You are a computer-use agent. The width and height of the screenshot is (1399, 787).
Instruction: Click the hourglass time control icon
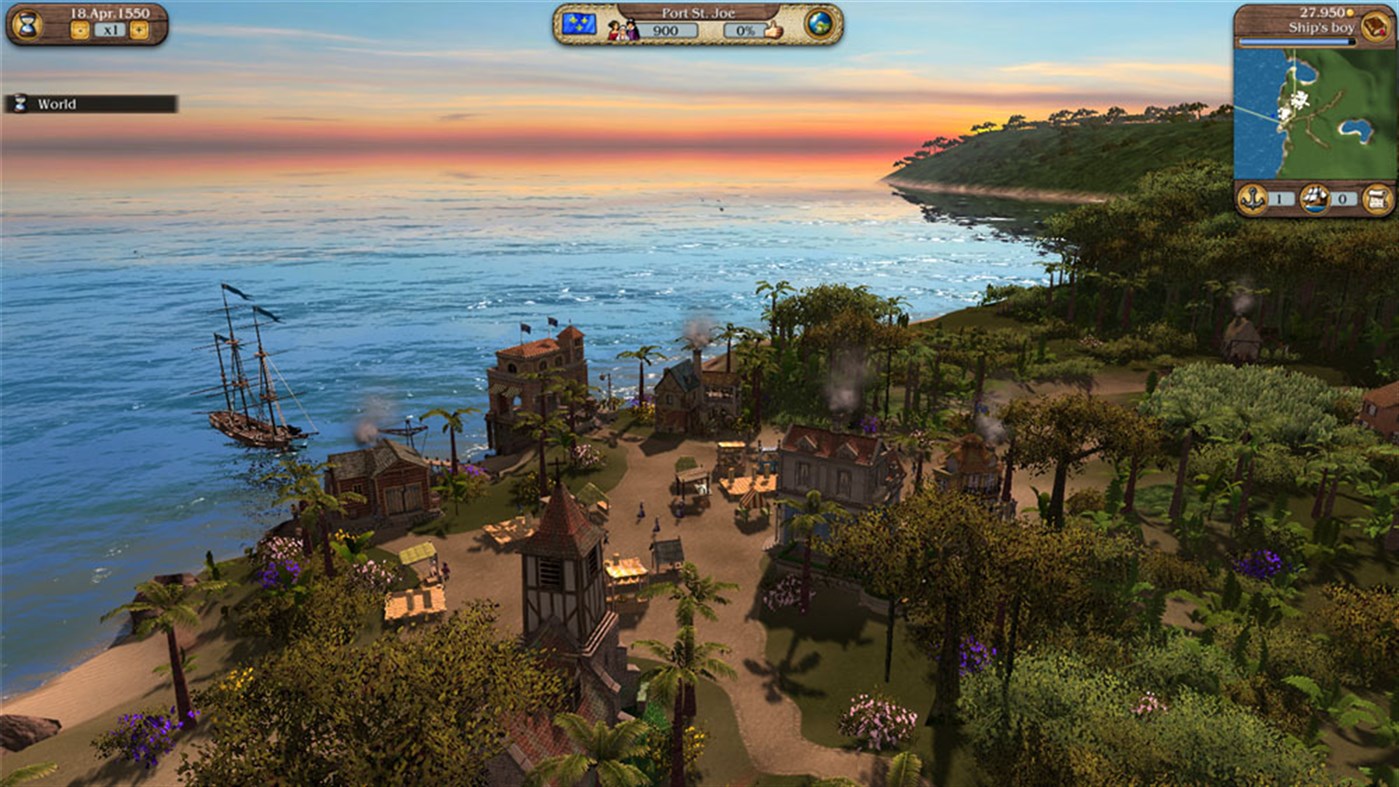[27, 23]
